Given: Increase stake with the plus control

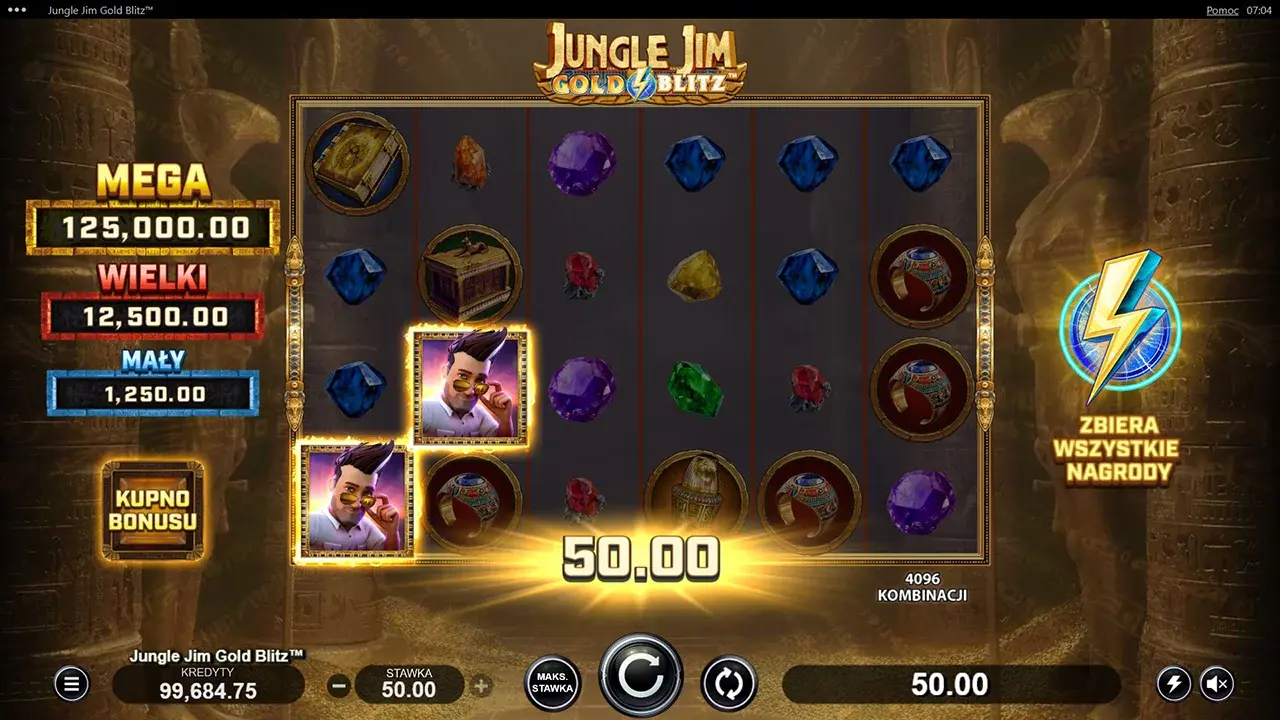Looking at the screenshot, I should click(x=481, y=685).
